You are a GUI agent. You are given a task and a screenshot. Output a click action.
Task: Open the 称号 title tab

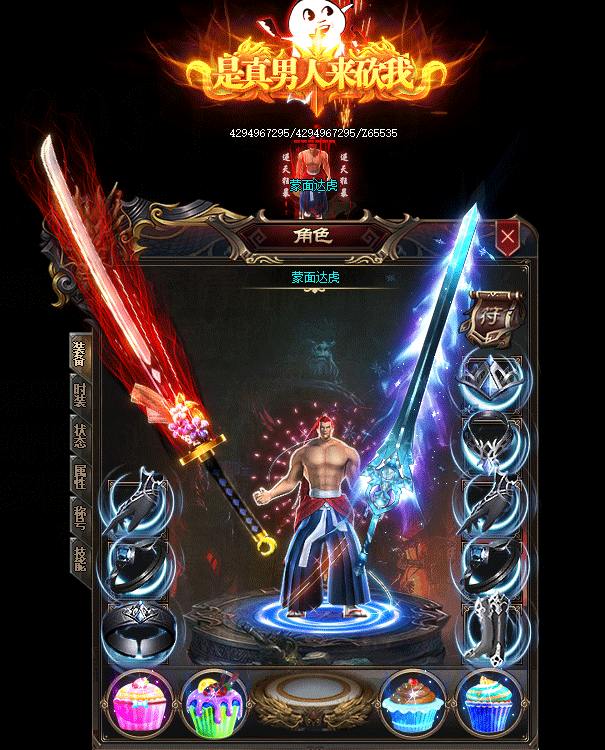[x=80, y=517]
